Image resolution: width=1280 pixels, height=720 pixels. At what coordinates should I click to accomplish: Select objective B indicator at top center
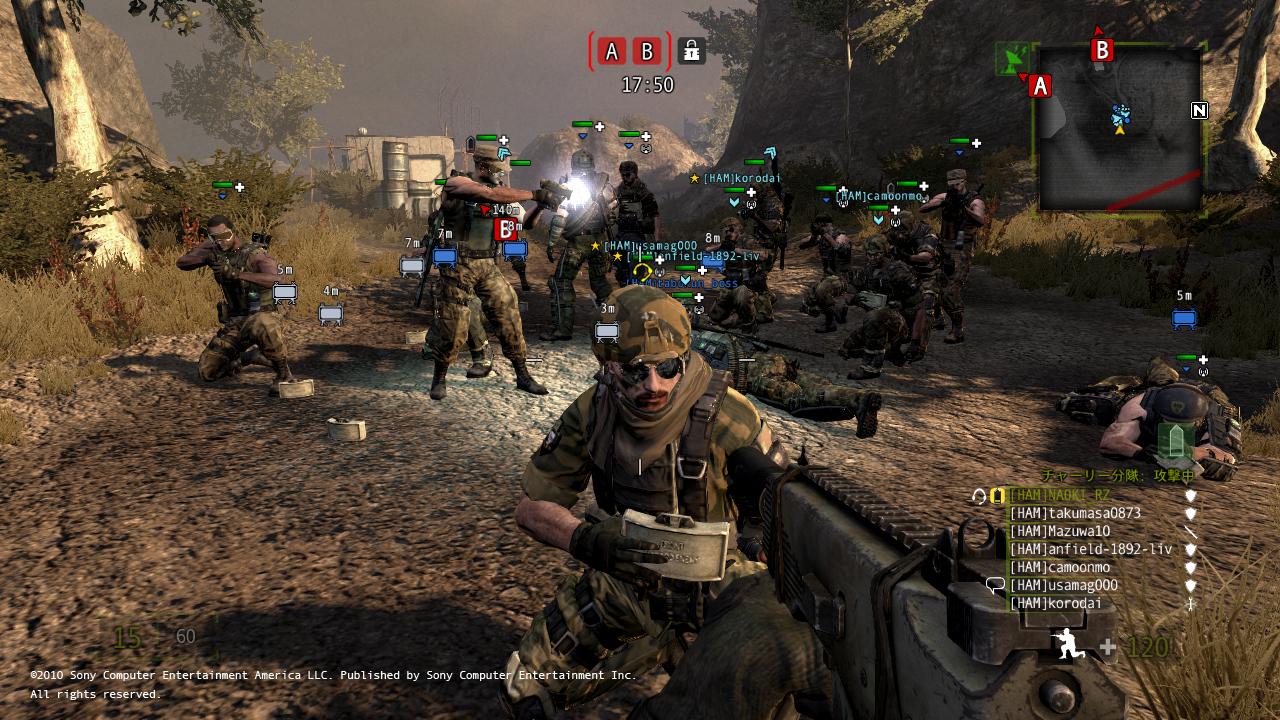coord(647,51)
